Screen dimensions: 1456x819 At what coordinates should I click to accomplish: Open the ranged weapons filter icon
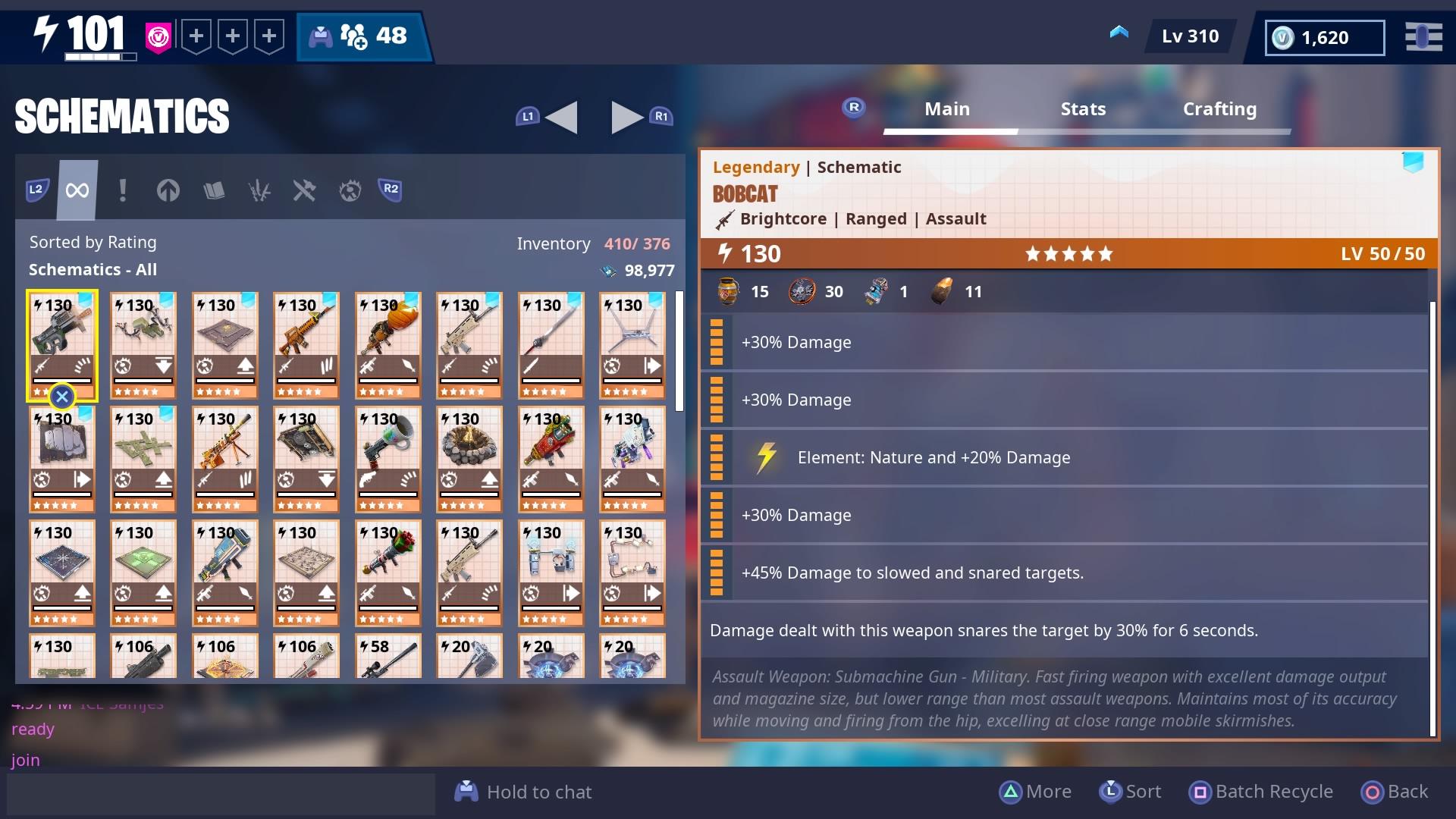click(x=260, y=190)
